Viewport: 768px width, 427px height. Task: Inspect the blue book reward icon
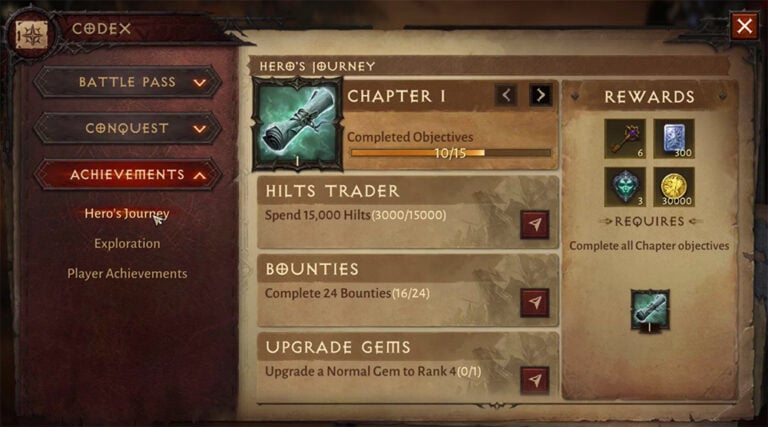coord(673,139)
